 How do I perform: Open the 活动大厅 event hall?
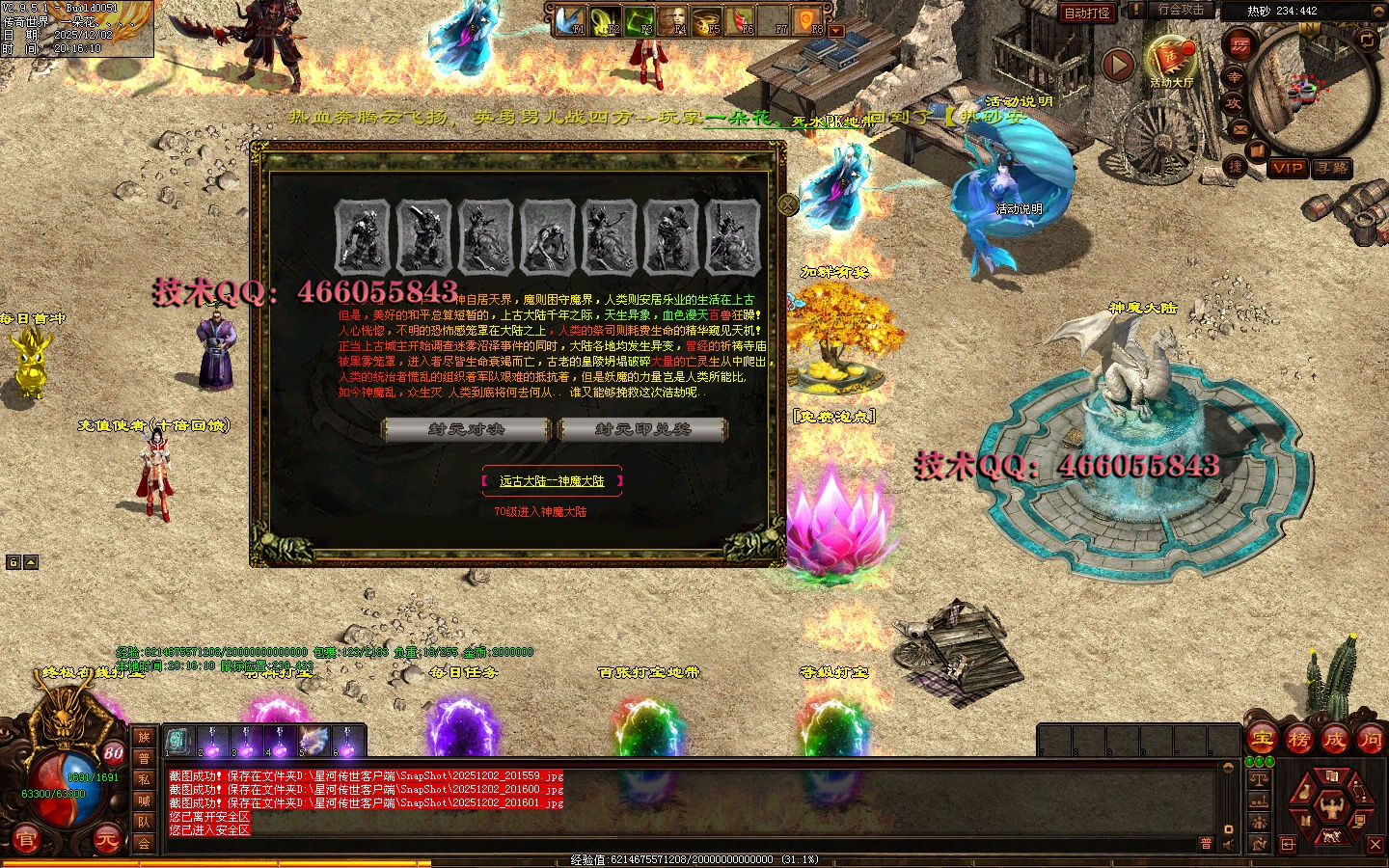[1170, 59]
